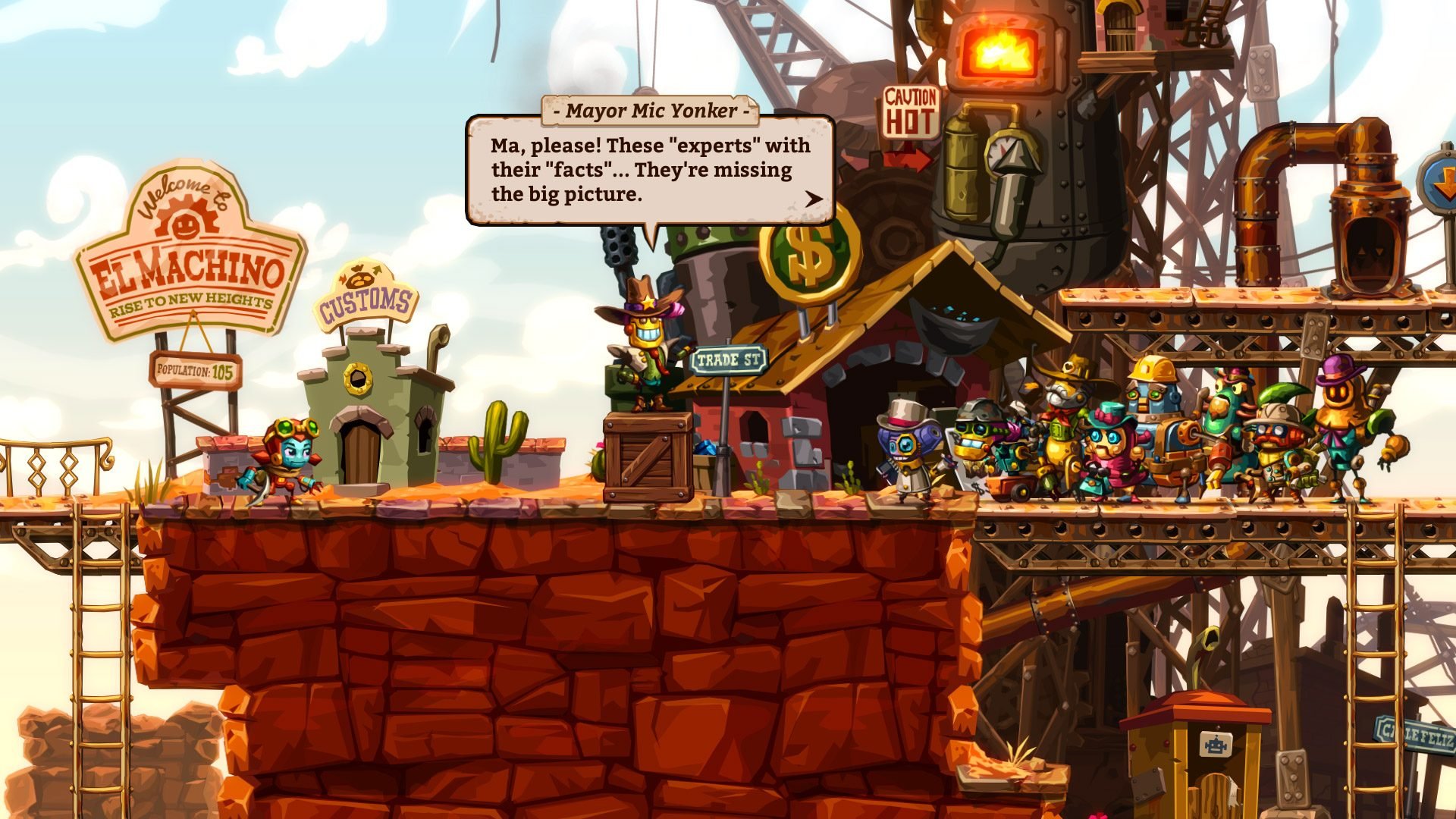The image size is (1456, 819).
Task: Expand the dialogue with the advance arrow
Action: click(813, 199)
